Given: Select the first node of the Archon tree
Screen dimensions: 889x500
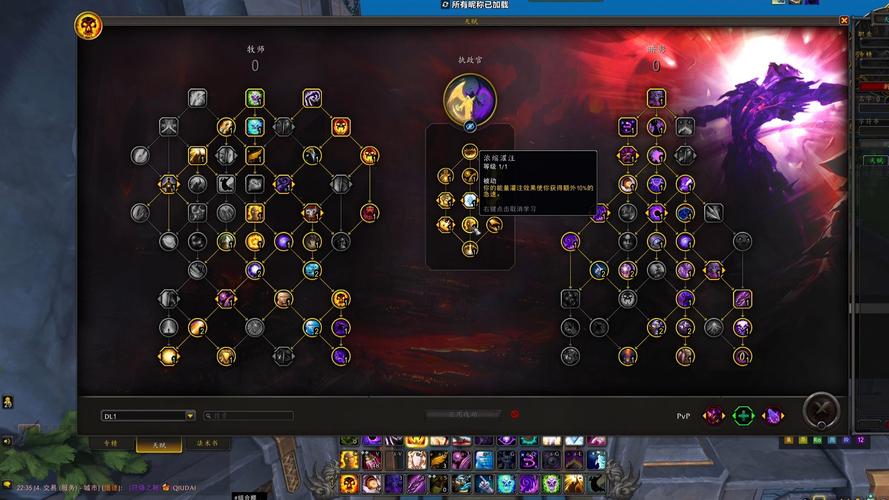Looking at the screenshot, I should coord(469,152).
